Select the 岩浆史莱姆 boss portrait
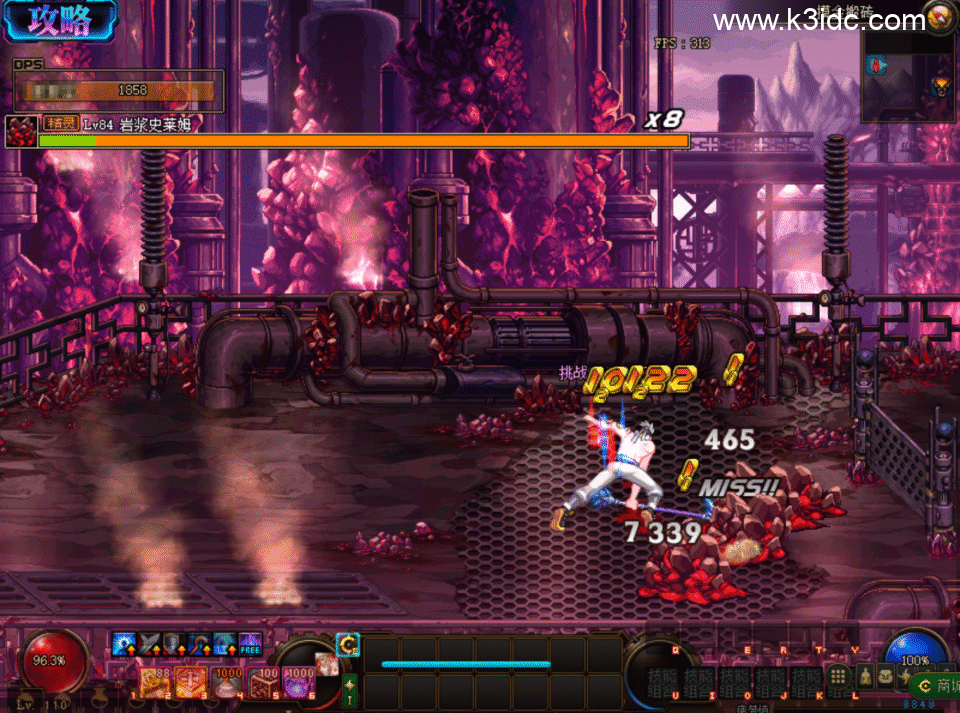 pyautogui.click(x=20, y=132)
